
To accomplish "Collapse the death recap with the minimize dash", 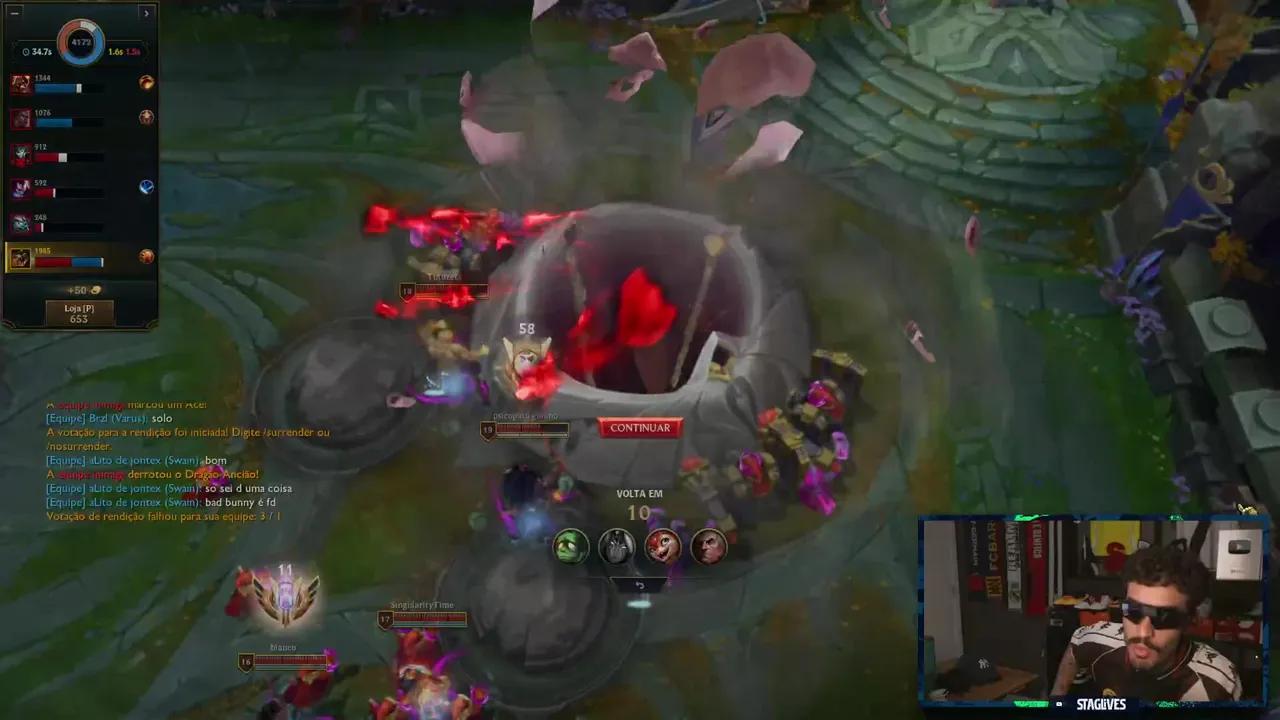I will click(13, 14).
